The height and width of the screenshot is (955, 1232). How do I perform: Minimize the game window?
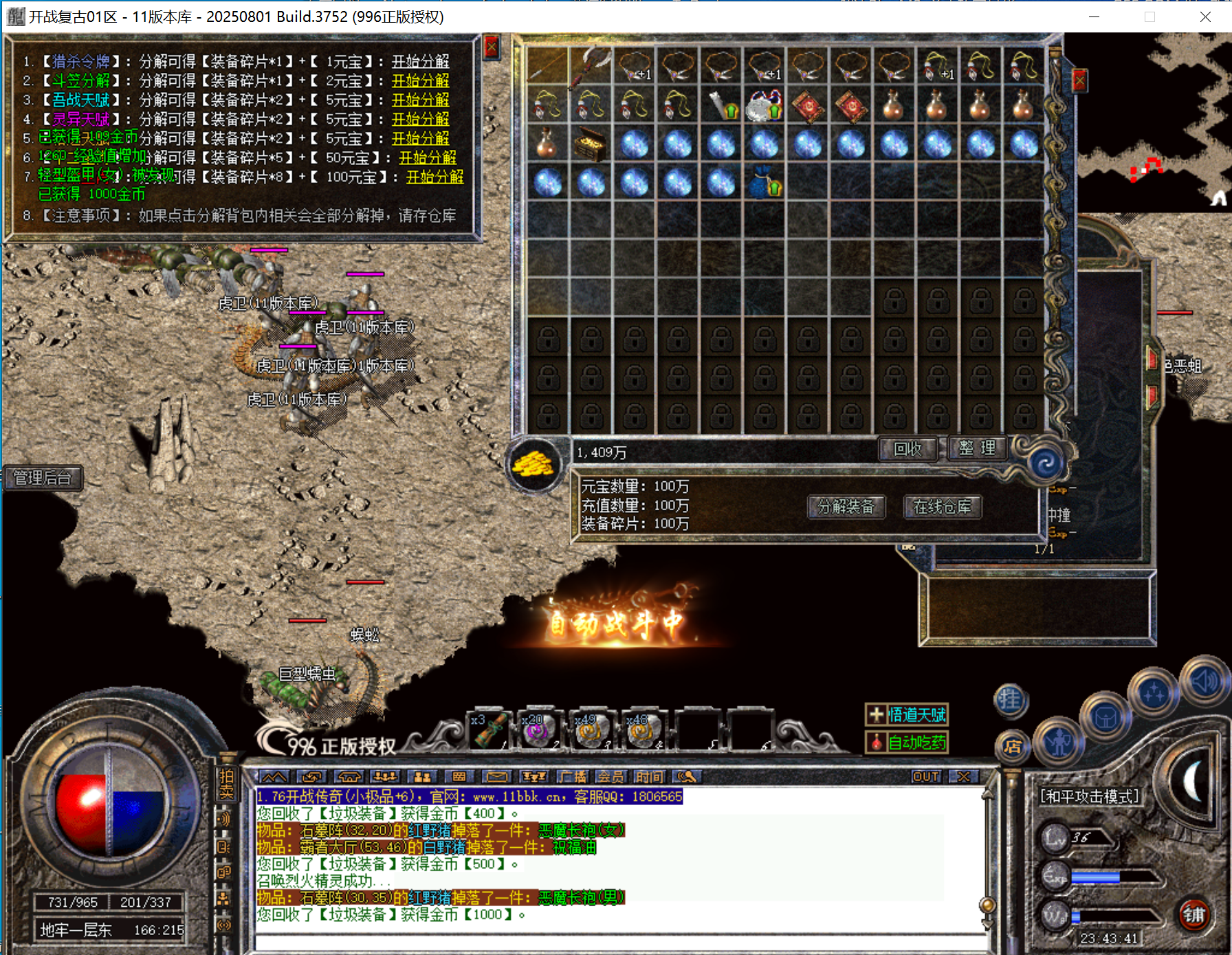[x=1094, y=17]
